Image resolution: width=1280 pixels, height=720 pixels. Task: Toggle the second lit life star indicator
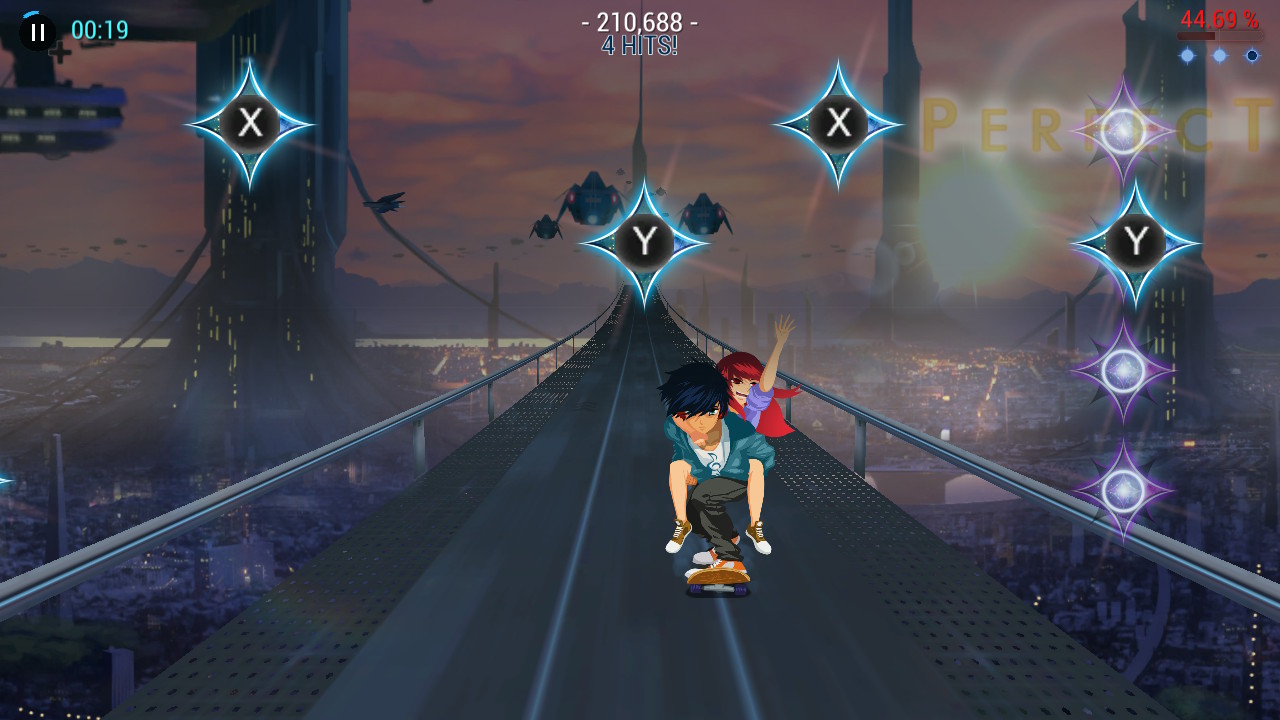[1219, 54]
